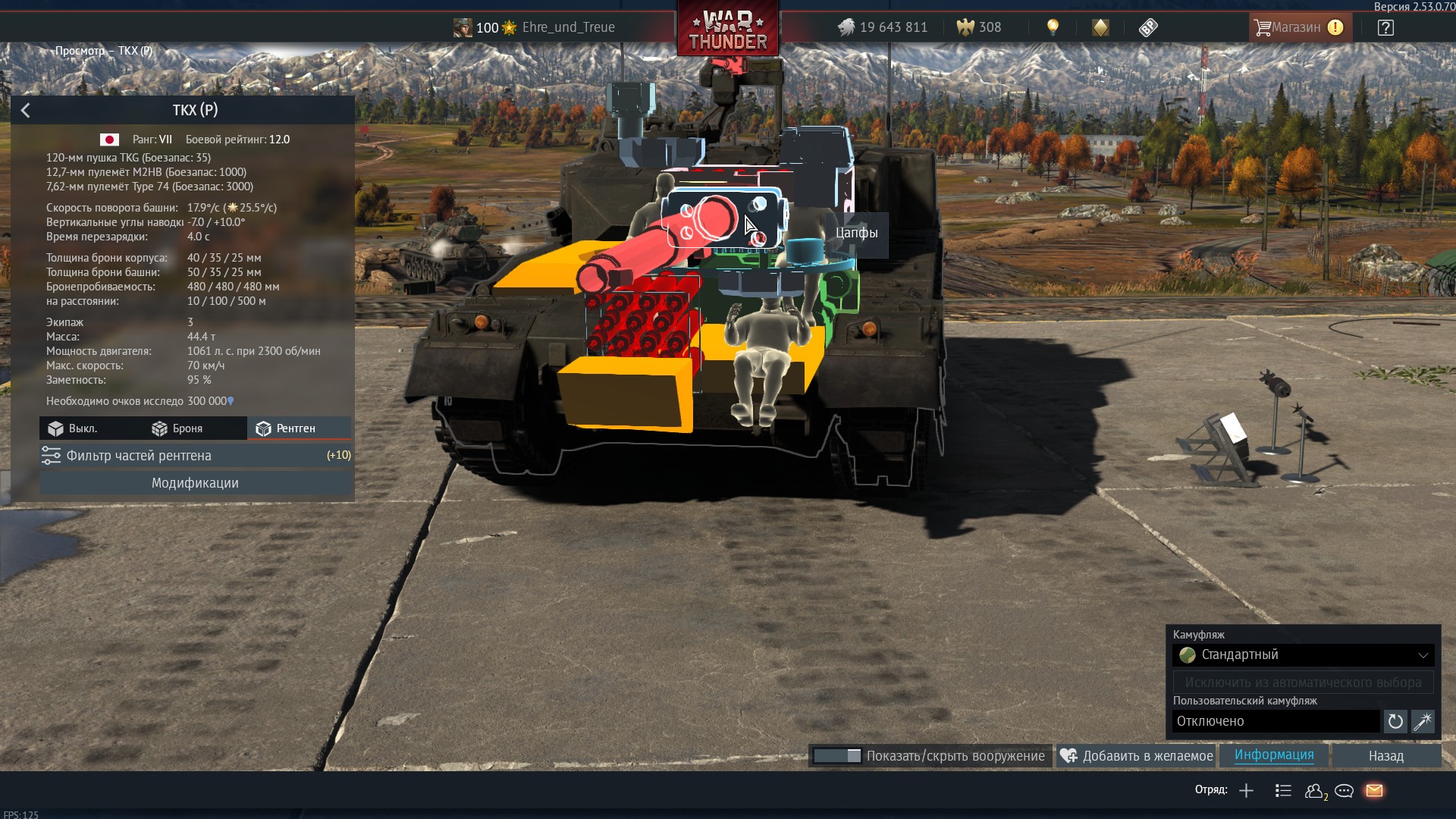Open the mail envelope icon
This screenshot has width=1456, height=819.
(x=1374, y=791)
